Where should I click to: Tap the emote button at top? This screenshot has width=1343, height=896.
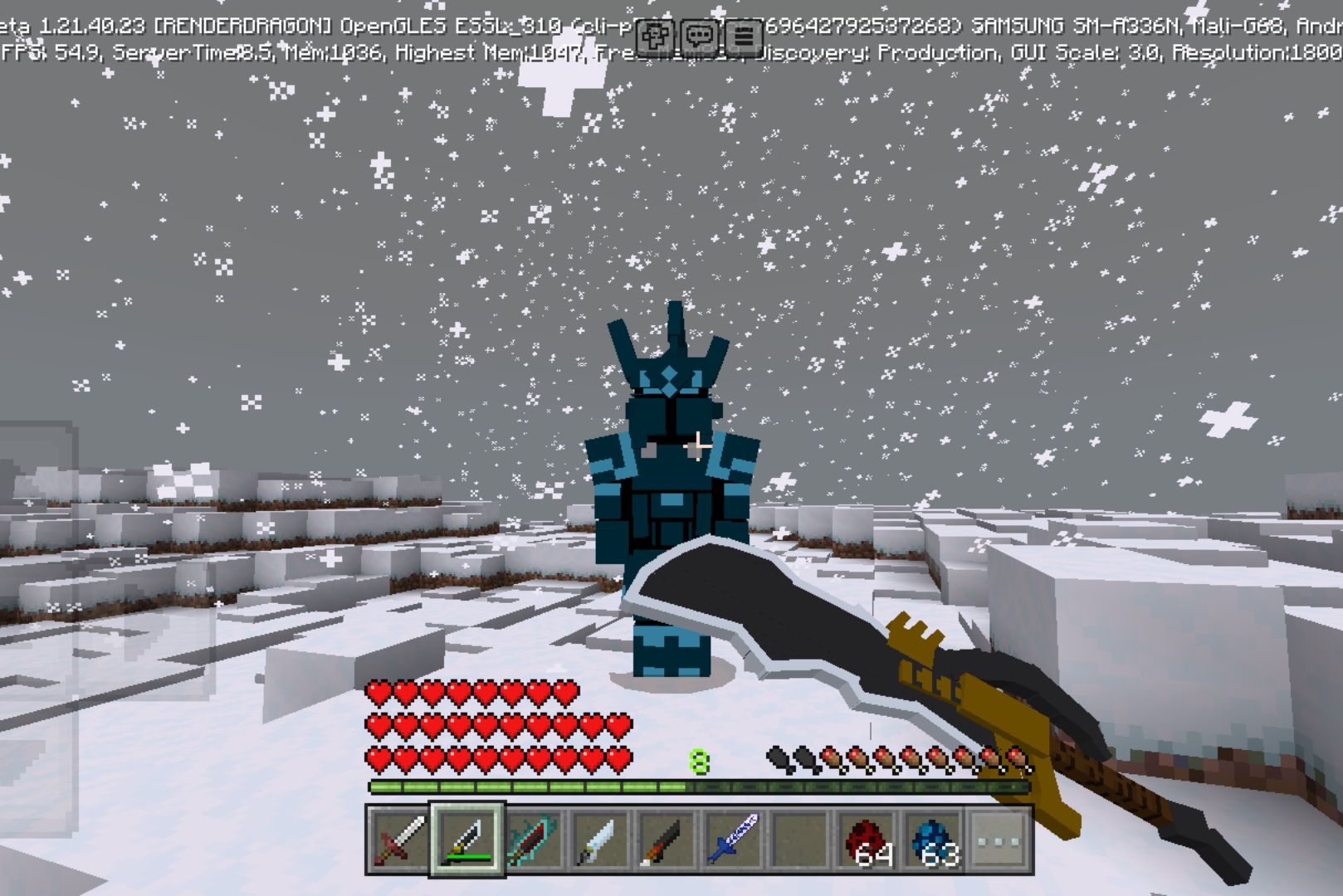point(656,36)
